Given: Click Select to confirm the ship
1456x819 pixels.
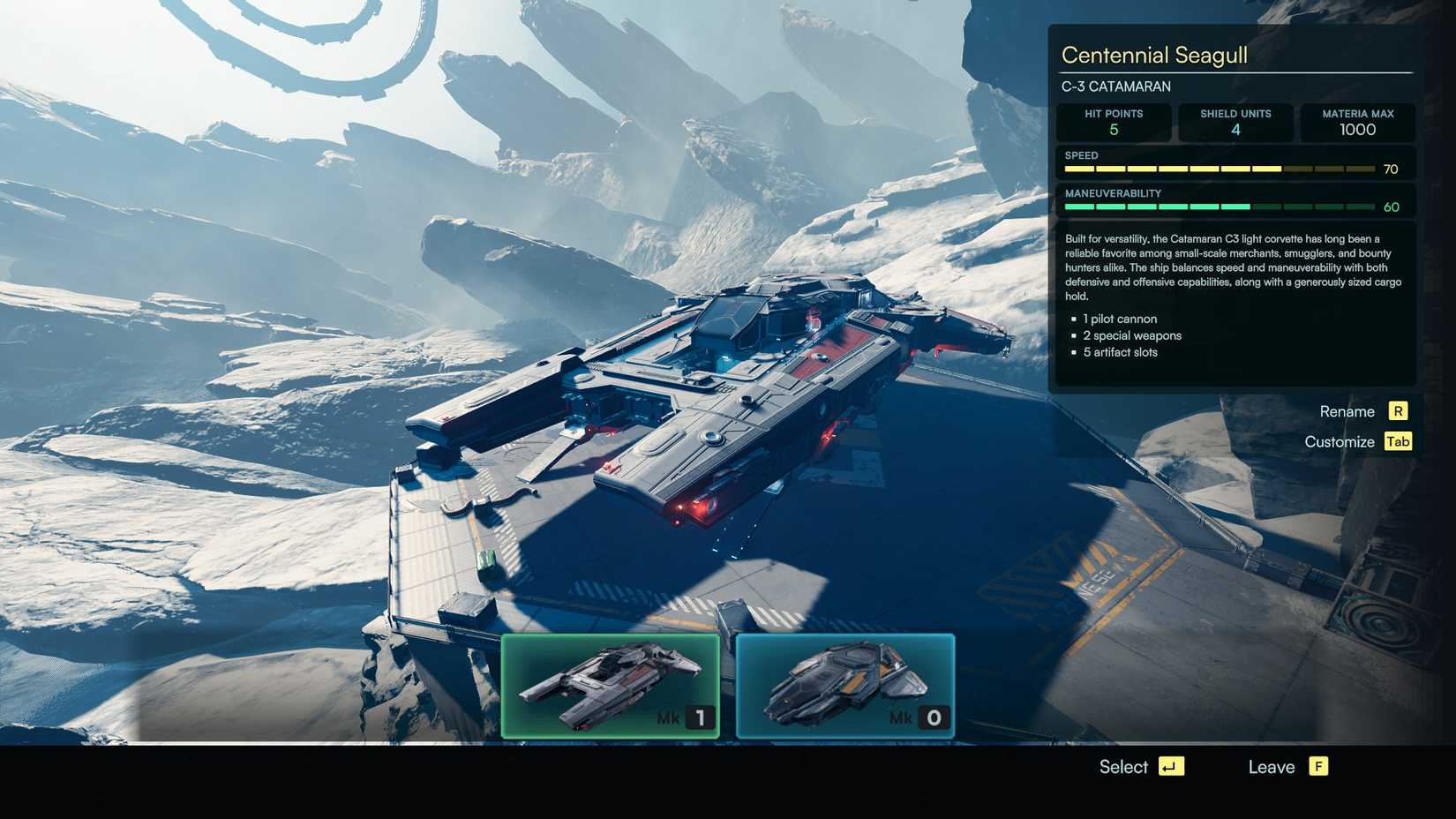Looking at the screenshot, I should [x=1123, y=767].
